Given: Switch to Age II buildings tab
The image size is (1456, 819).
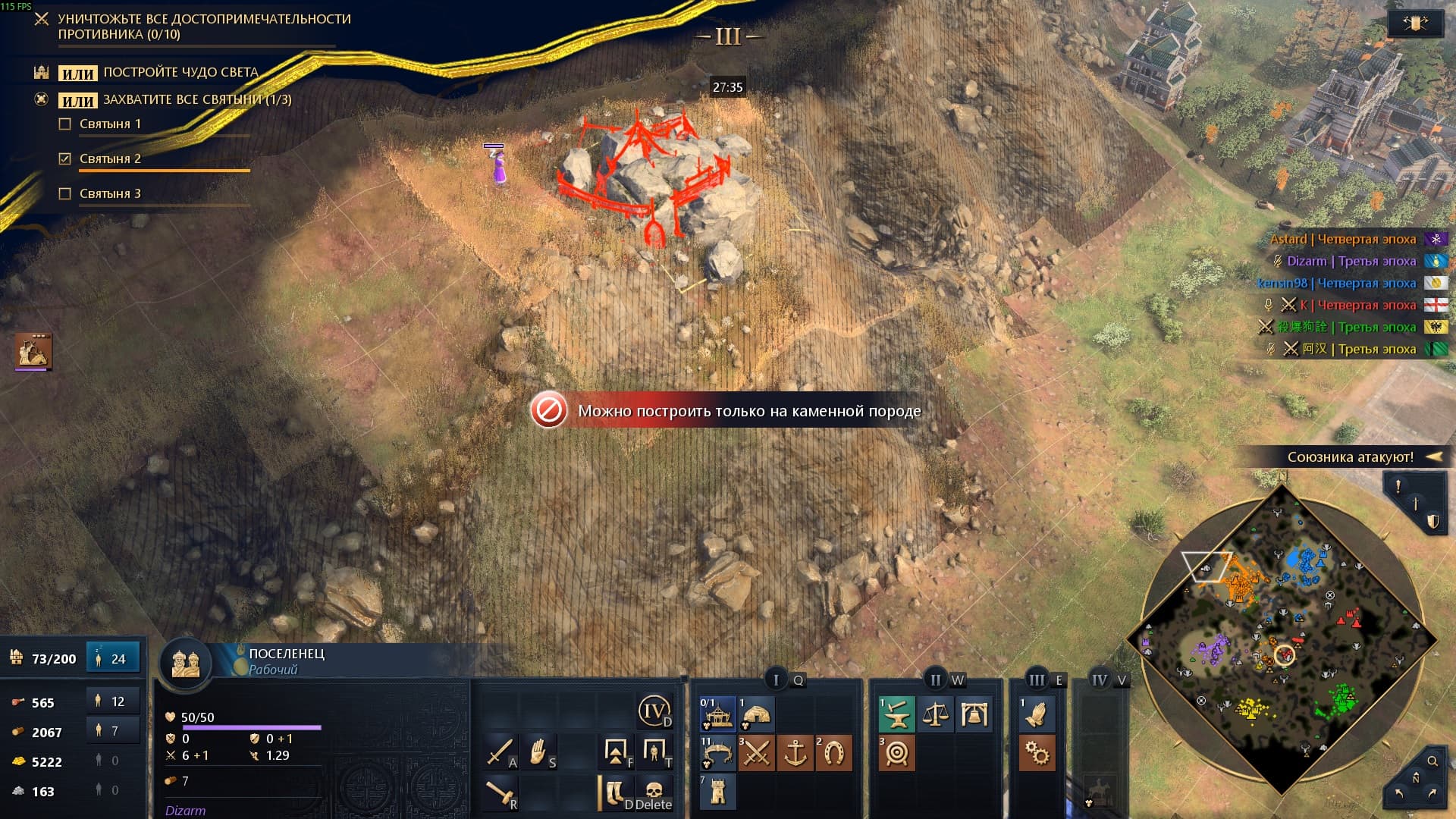Looking at the screenshot, I should [x=936, y=679].
